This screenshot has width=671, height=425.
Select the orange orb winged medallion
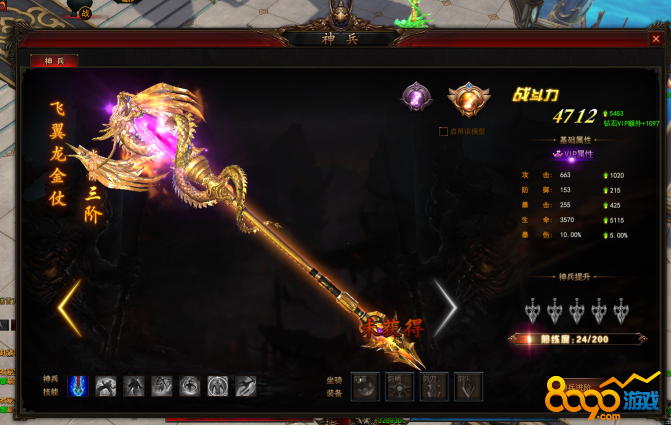click(462, 99)
